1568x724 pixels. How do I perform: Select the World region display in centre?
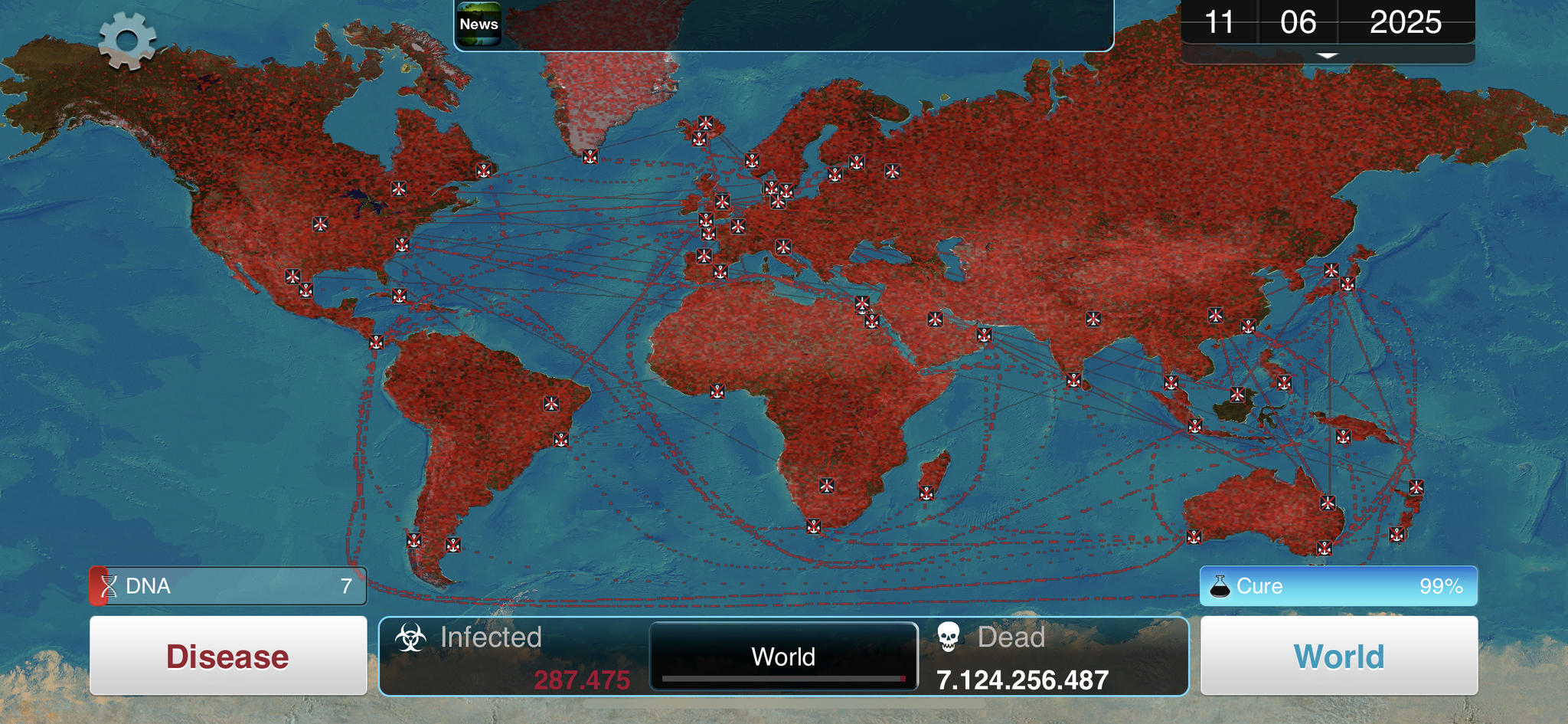point(783,657)
